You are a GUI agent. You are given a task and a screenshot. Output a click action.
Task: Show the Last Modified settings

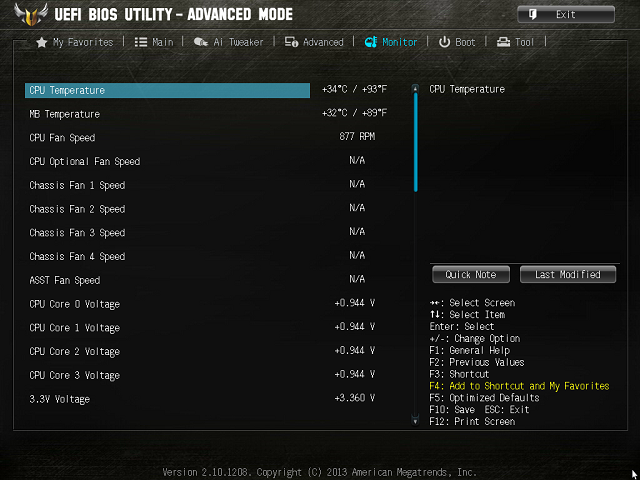567,274
